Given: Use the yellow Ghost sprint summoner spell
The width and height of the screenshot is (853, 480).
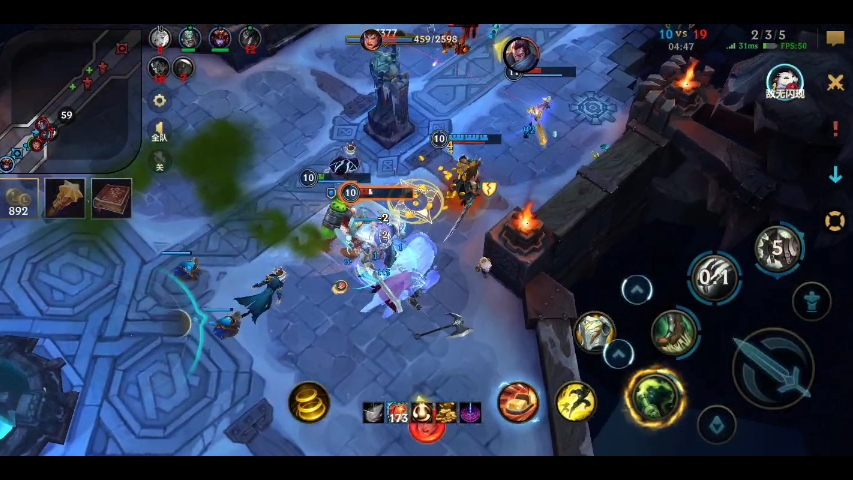Looking at the screenshot, I should pyautogui.click(x=575, y=401).
